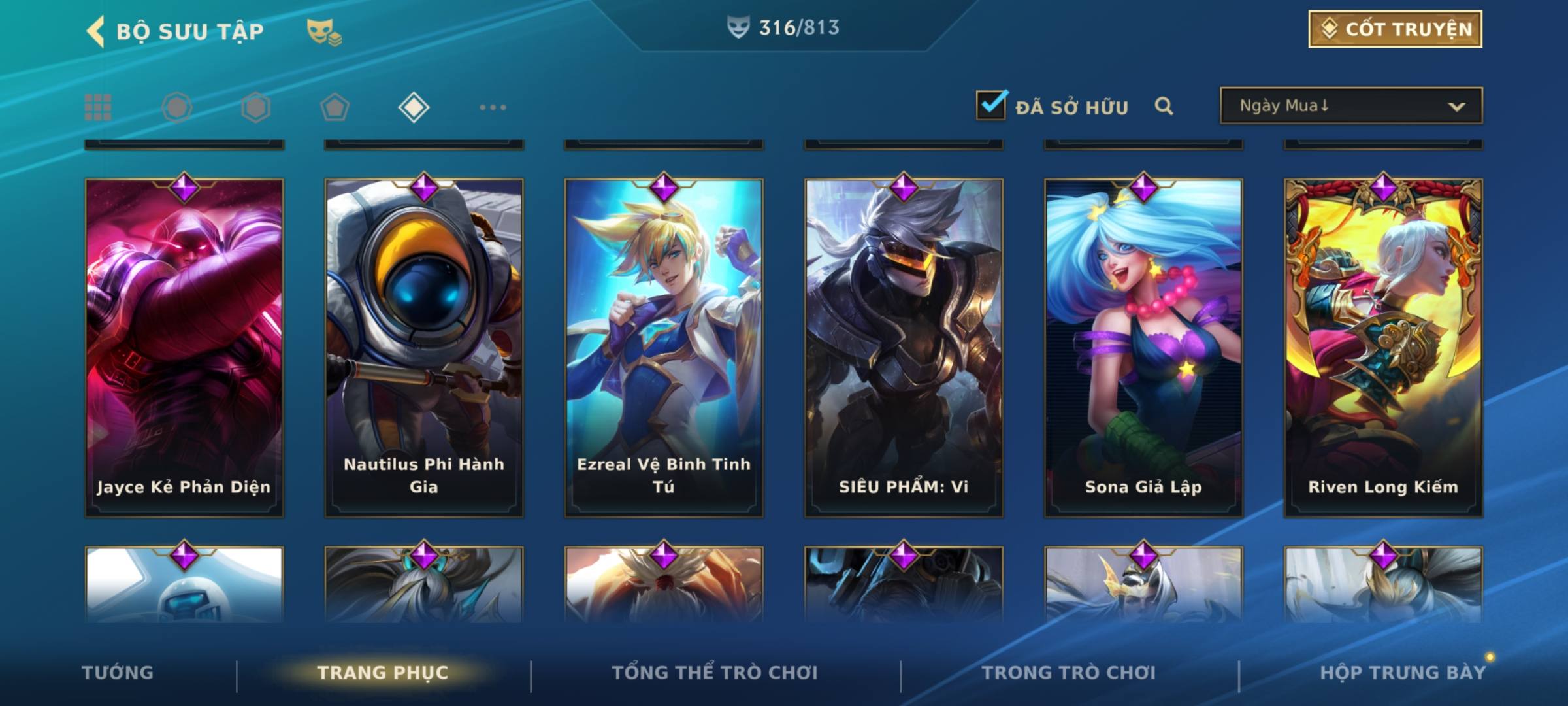Go back from Bộ Sưu Tập
This screenshot has height=706, width=1568.
(96, 31)
